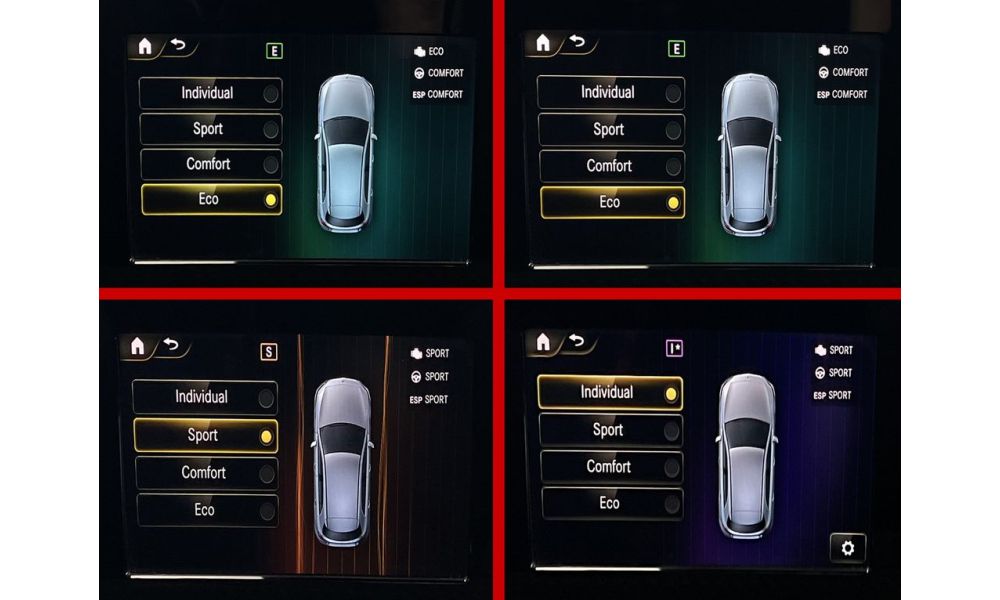Click the home icon on the purple screen
Screen dimensions: 1000x600
pos(543,342)
